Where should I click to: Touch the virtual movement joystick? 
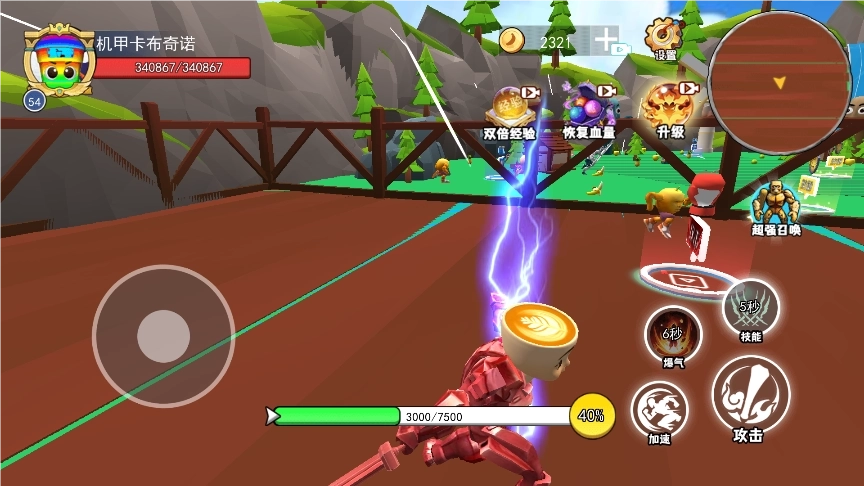[x=163, y=335]
